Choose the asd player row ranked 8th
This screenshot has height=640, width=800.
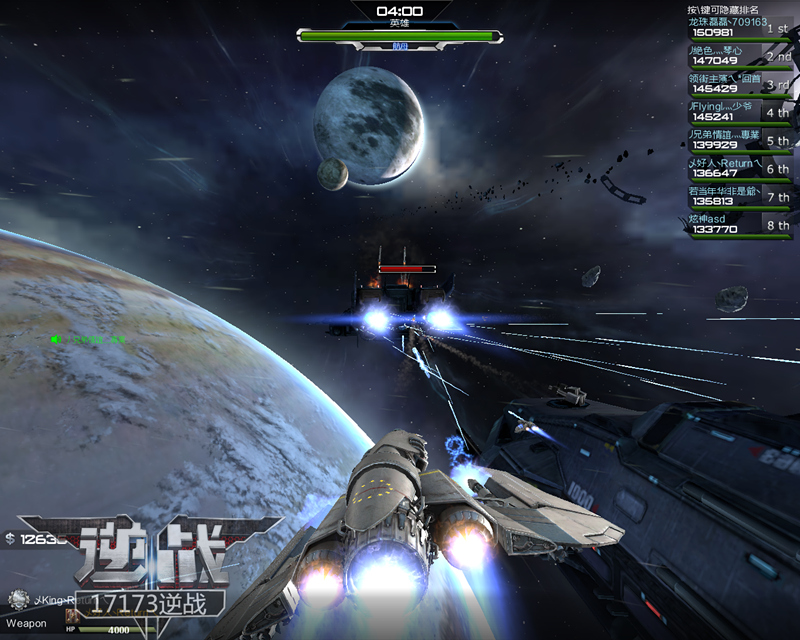coord(740,224)
